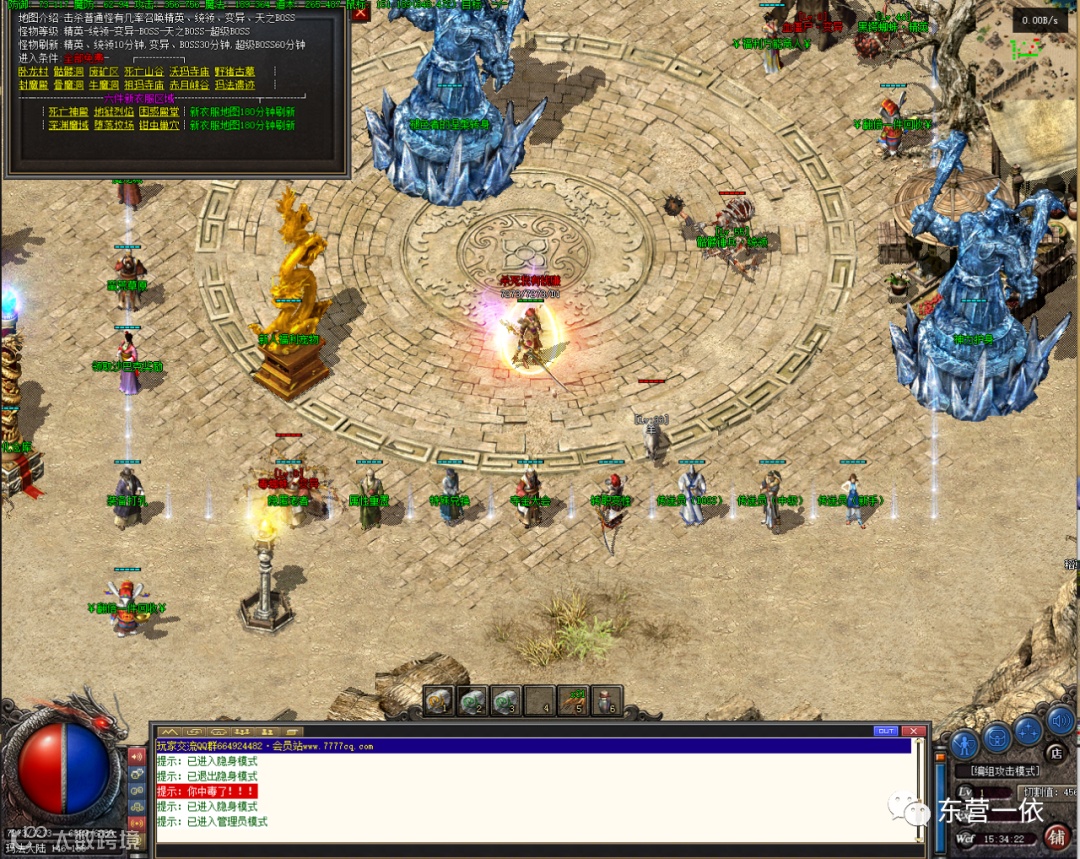Use the potion bottle in hotbar slot 6
Screen dimensions: 1080x859
click(606, 701)
